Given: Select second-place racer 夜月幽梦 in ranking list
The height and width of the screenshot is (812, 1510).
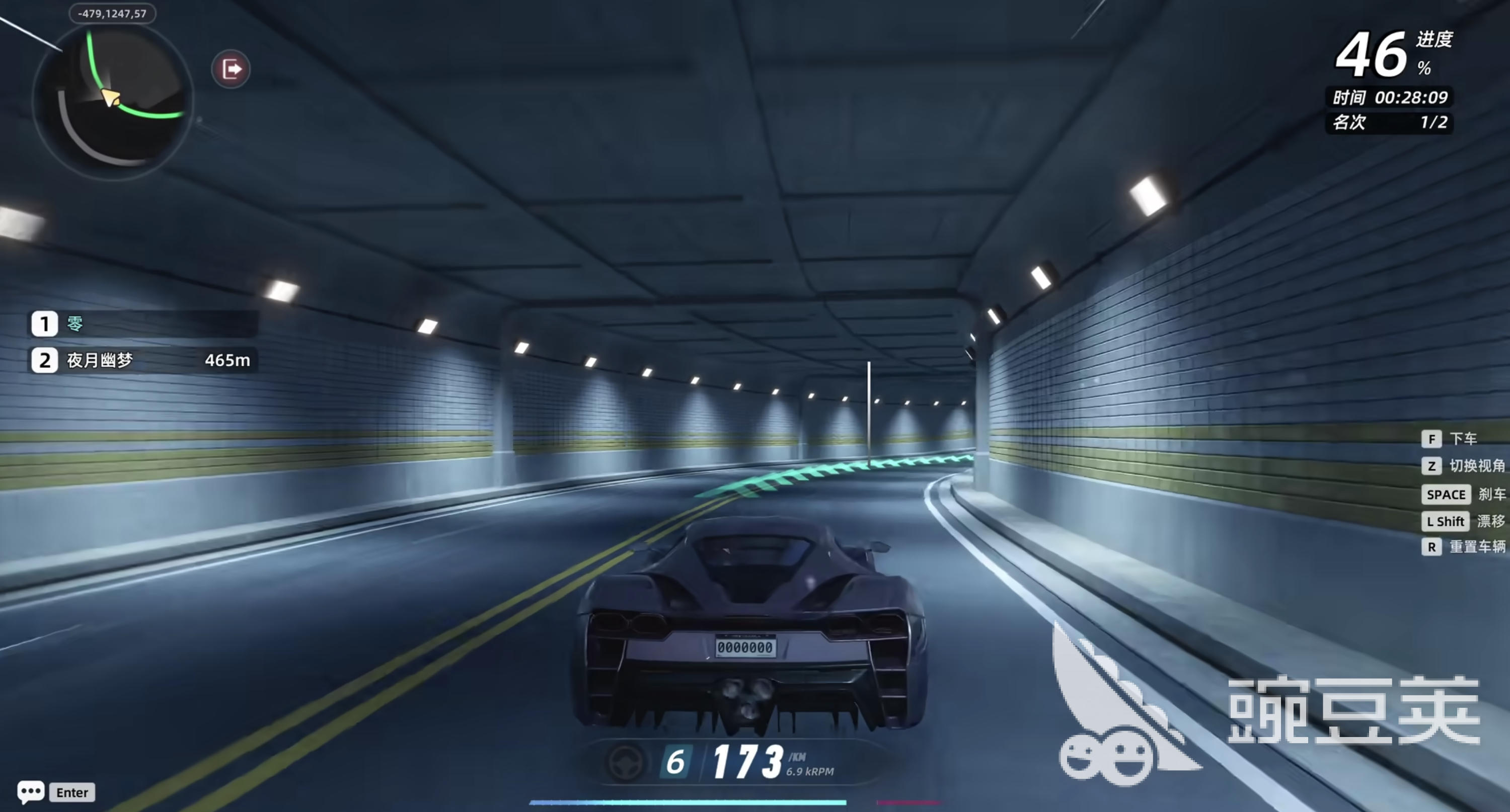Looking at the screenshot, I should point(143,360).
